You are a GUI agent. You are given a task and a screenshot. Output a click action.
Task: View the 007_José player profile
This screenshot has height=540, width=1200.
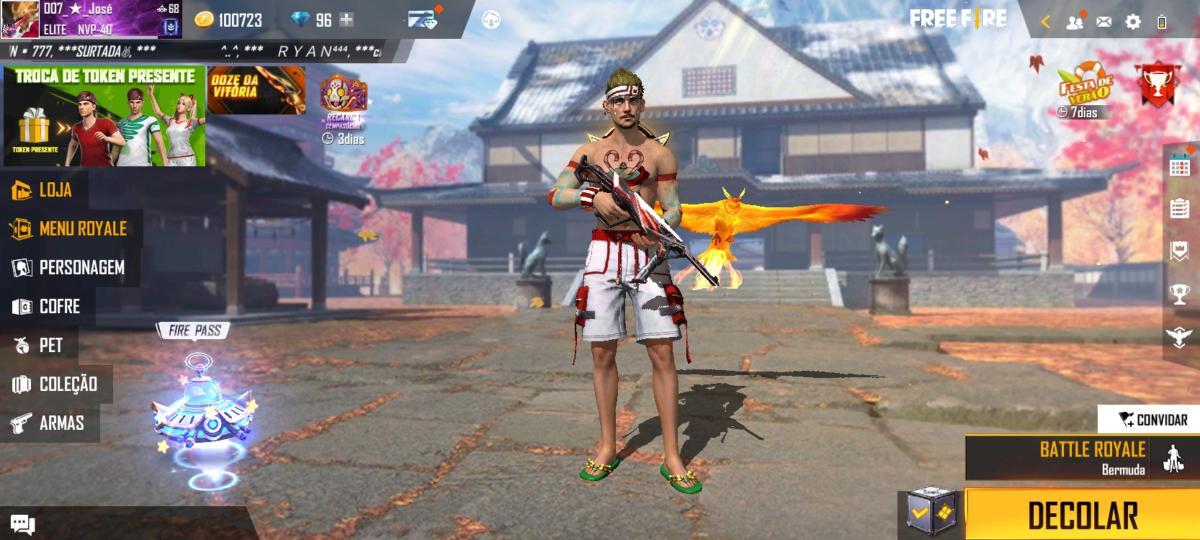(x=90, y=19)
